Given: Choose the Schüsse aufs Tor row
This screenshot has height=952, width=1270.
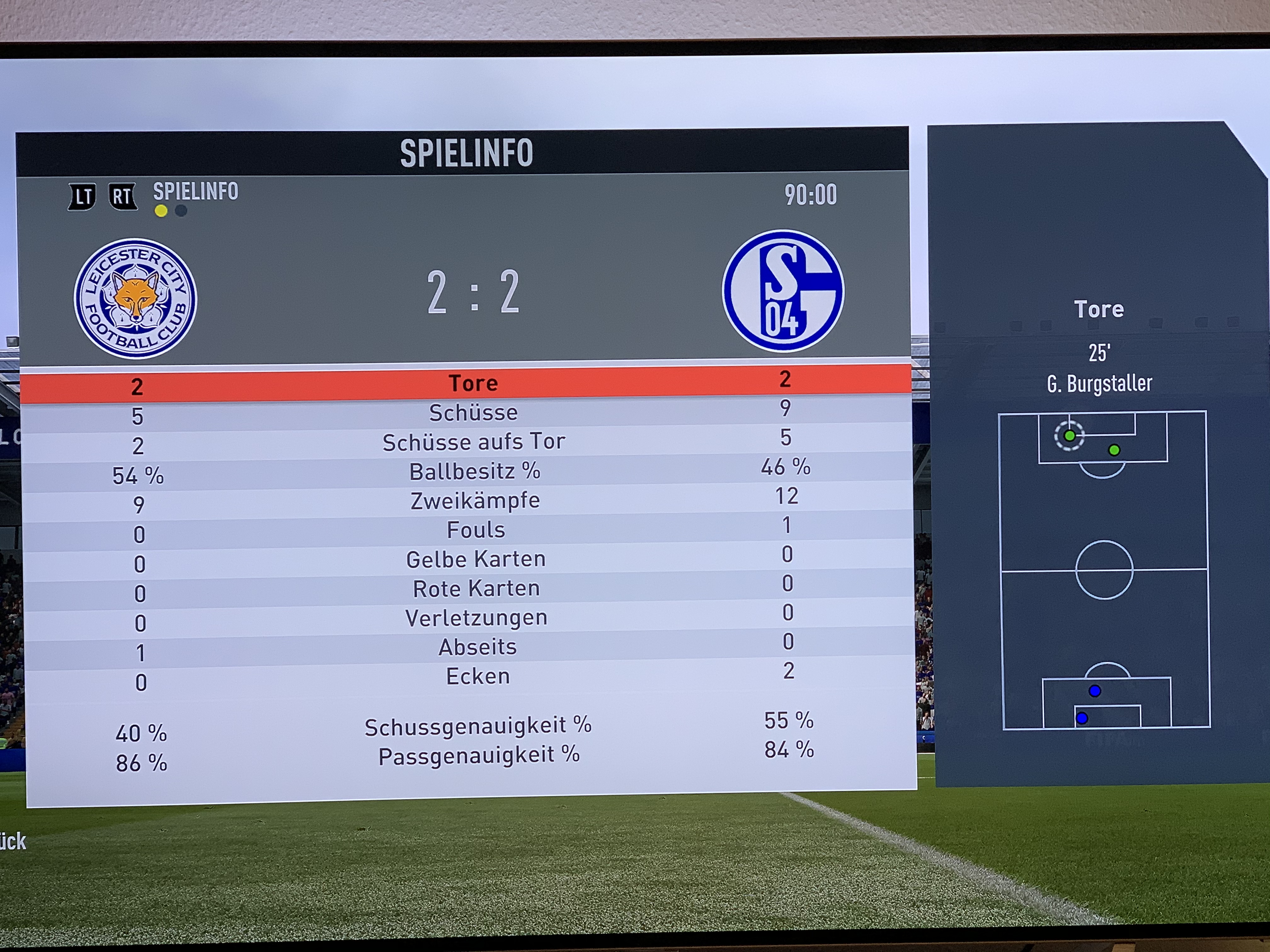Looking at the screenshot, I should tap(474, 442).
